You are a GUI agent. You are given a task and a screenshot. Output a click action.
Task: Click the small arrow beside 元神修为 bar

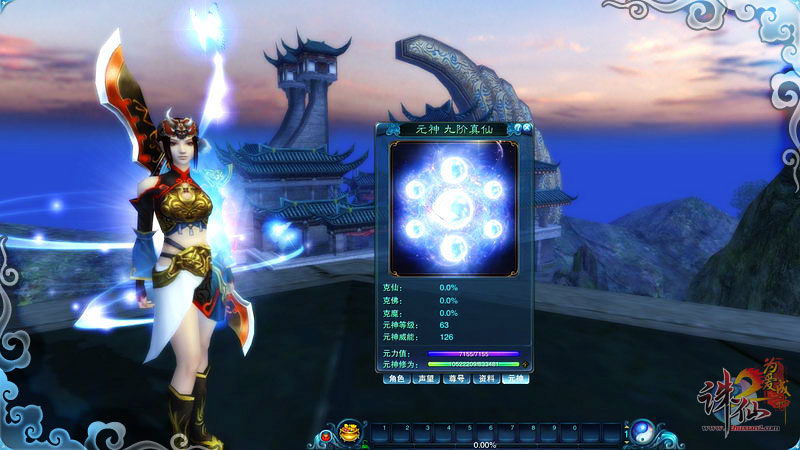tap(525, 365)
